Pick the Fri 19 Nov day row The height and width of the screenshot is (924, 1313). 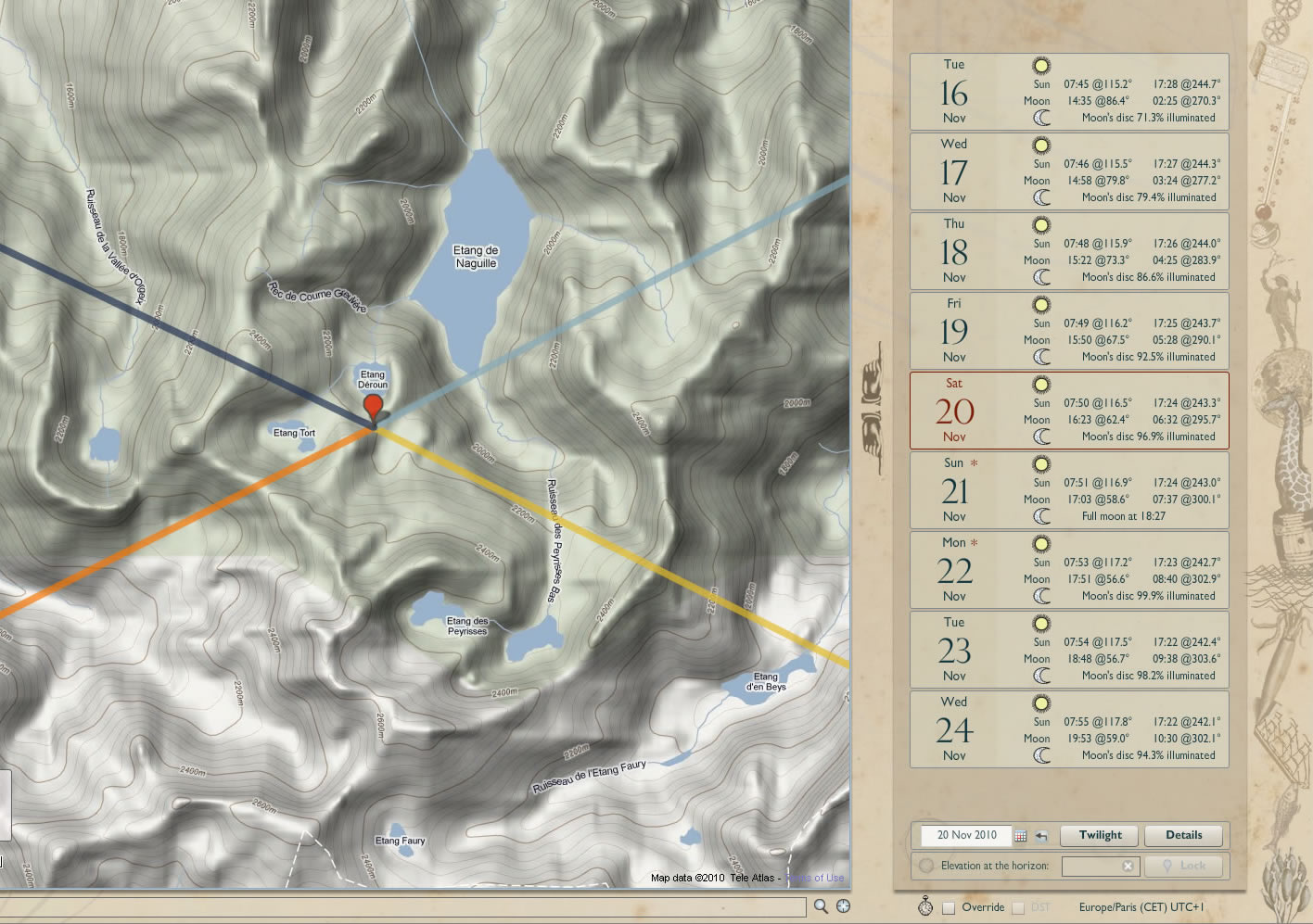click(x=1069, y=331)
